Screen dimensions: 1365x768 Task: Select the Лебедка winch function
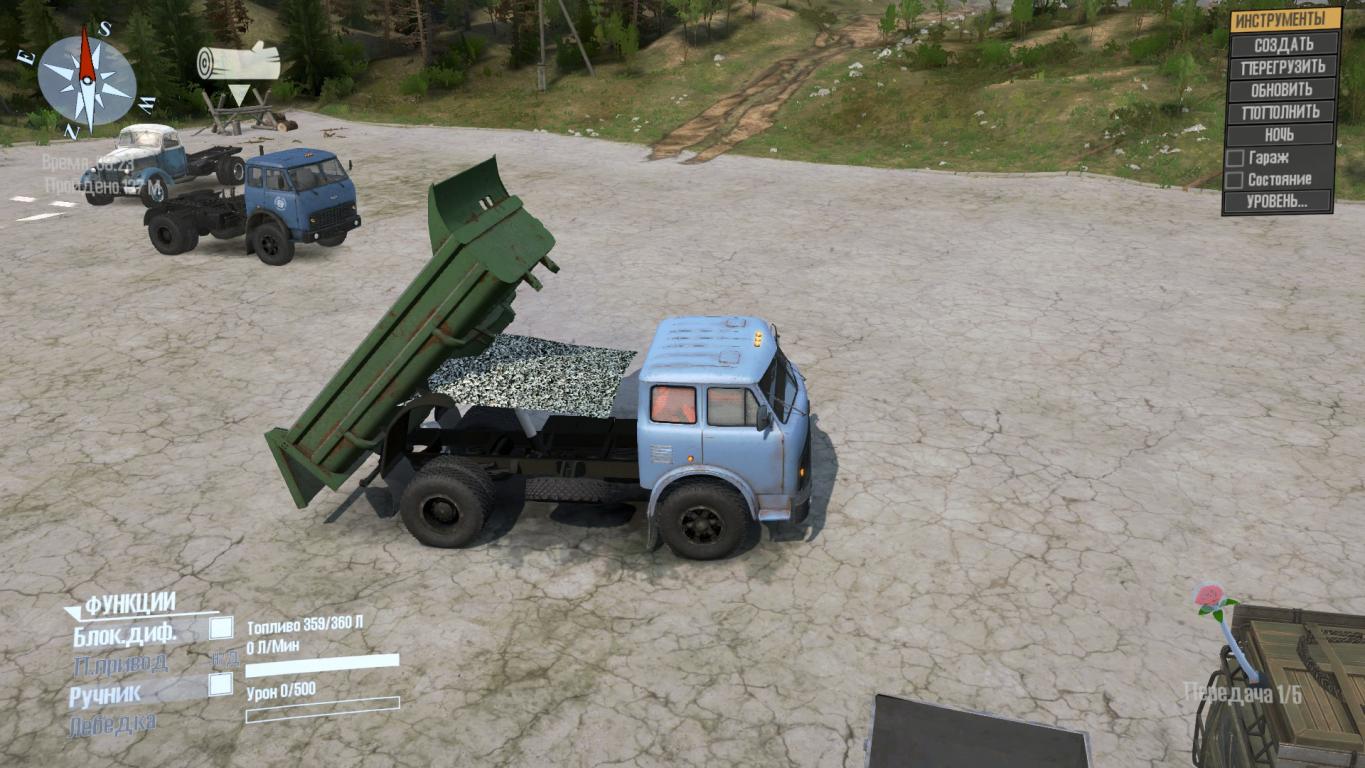click(112, 724)
